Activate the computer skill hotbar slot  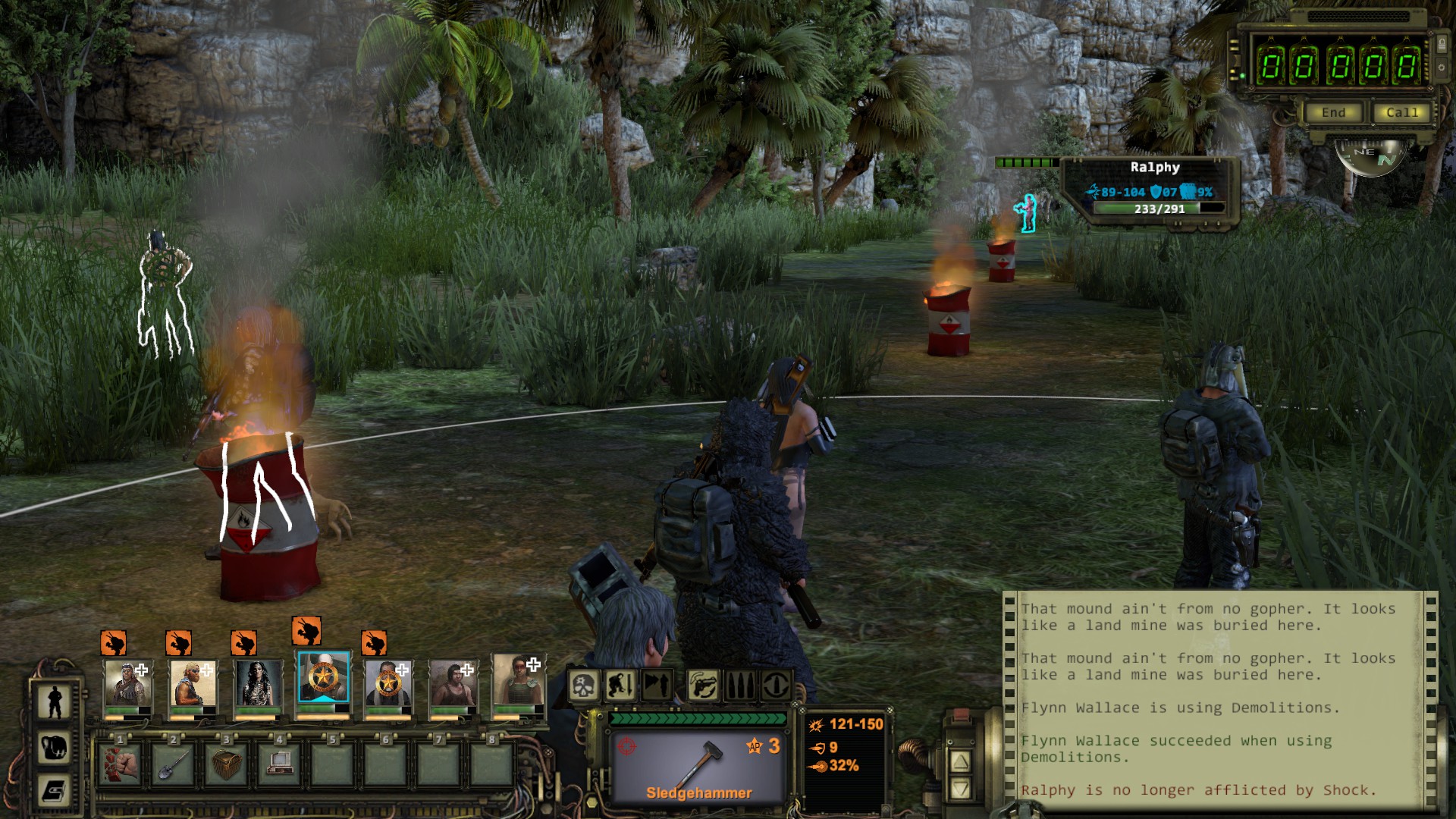(279, 764)
